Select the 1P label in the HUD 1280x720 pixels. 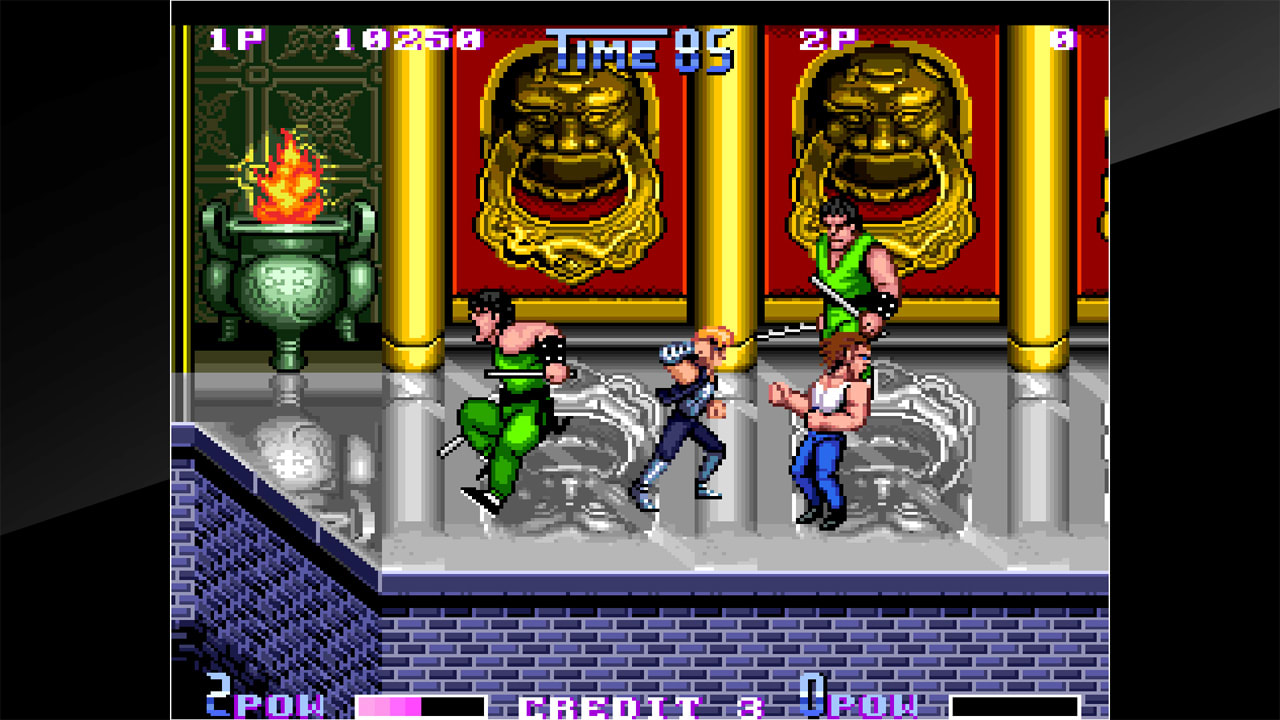(237, 40)
